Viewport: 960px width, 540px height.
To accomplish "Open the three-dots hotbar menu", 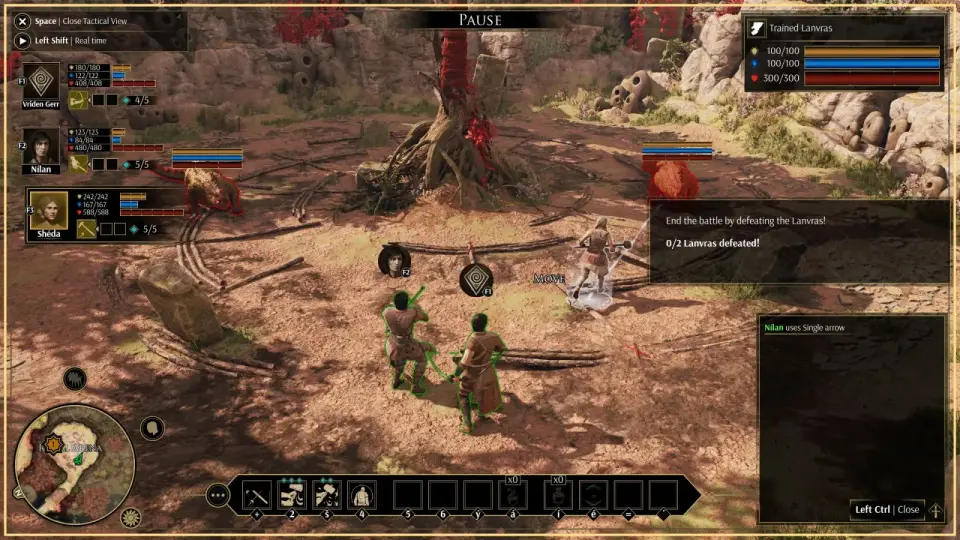I will tap(217, 494).
